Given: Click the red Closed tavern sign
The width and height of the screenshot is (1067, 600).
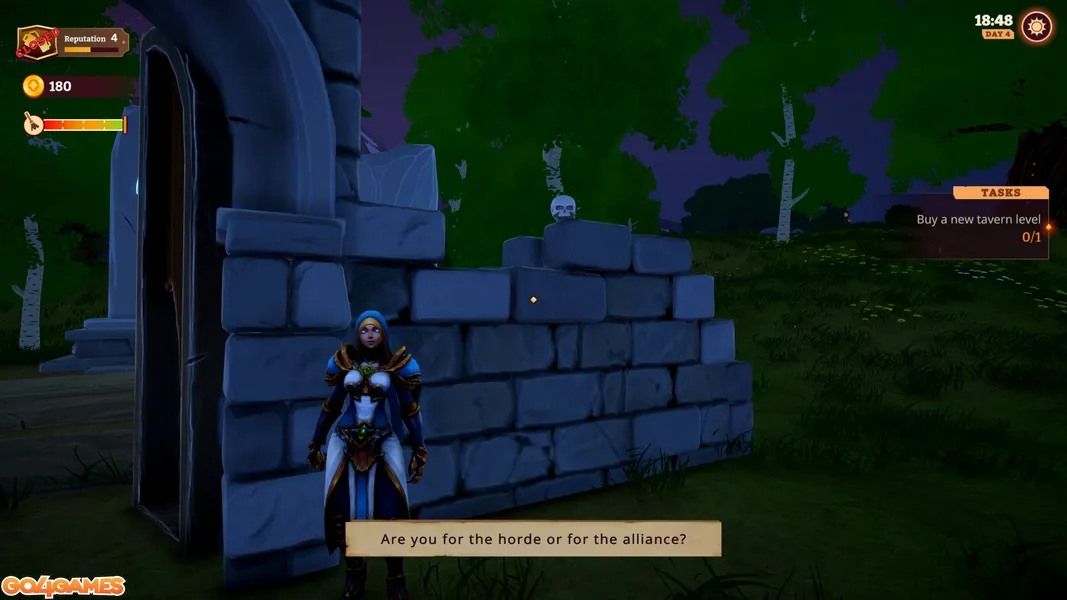Looking at the screenshot, I should pos(36,44).
